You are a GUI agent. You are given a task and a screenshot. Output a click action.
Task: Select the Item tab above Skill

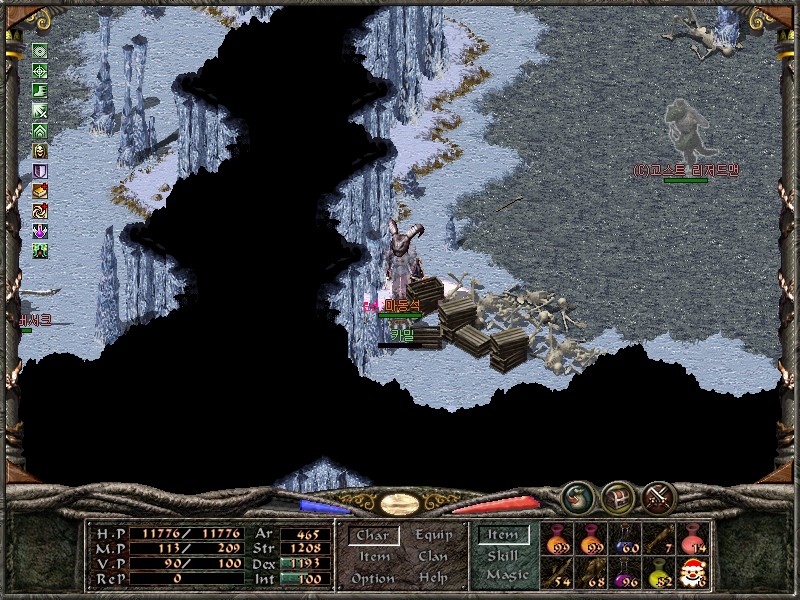pos(503,536)
